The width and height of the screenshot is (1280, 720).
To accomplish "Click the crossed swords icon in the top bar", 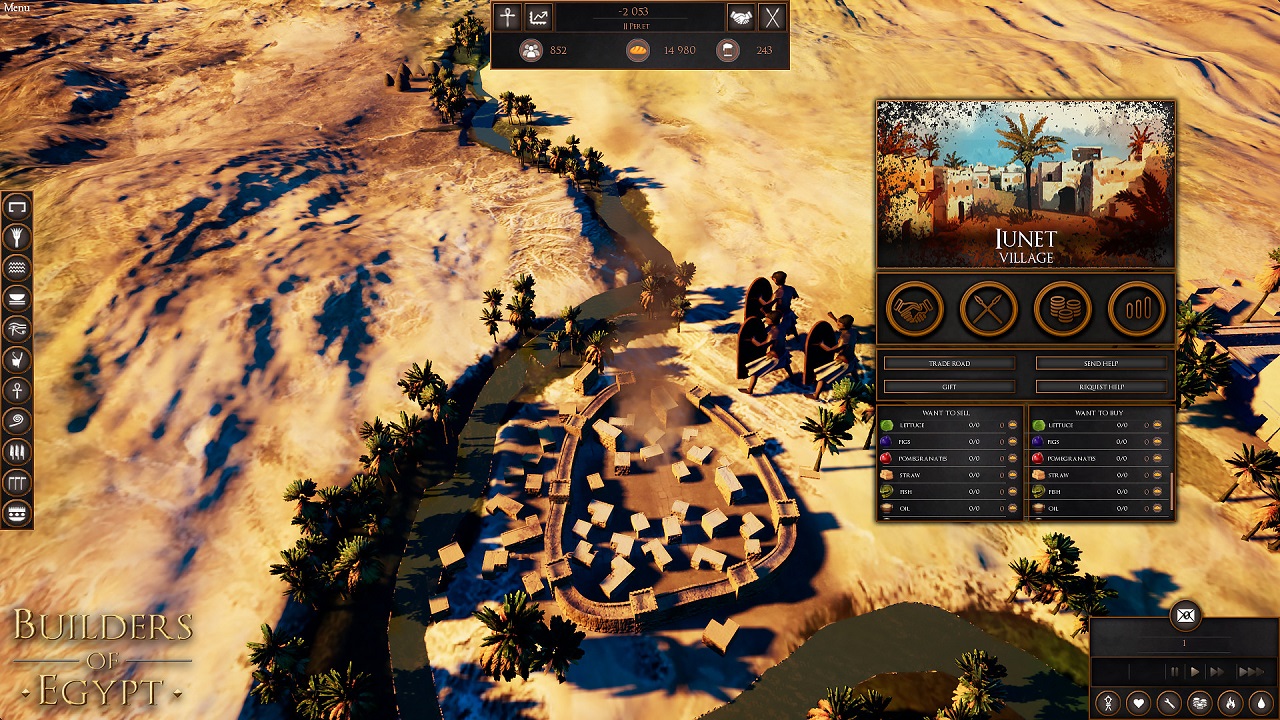I will tap(772, 17).
